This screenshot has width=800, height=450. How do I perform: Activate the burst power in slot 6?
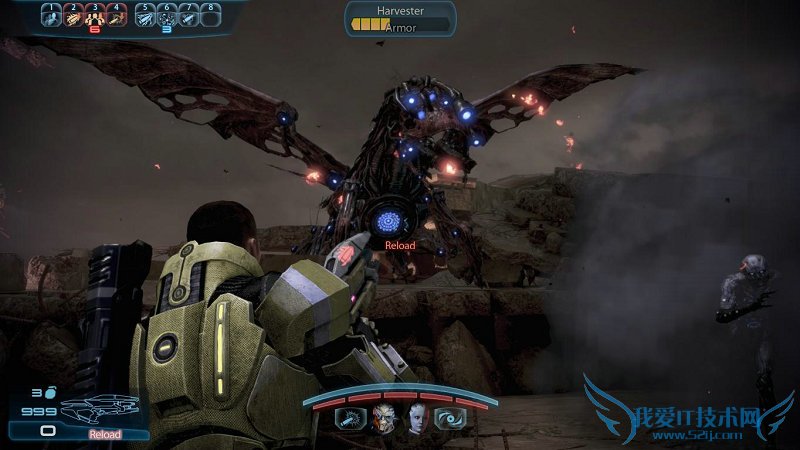click(167, 15)
